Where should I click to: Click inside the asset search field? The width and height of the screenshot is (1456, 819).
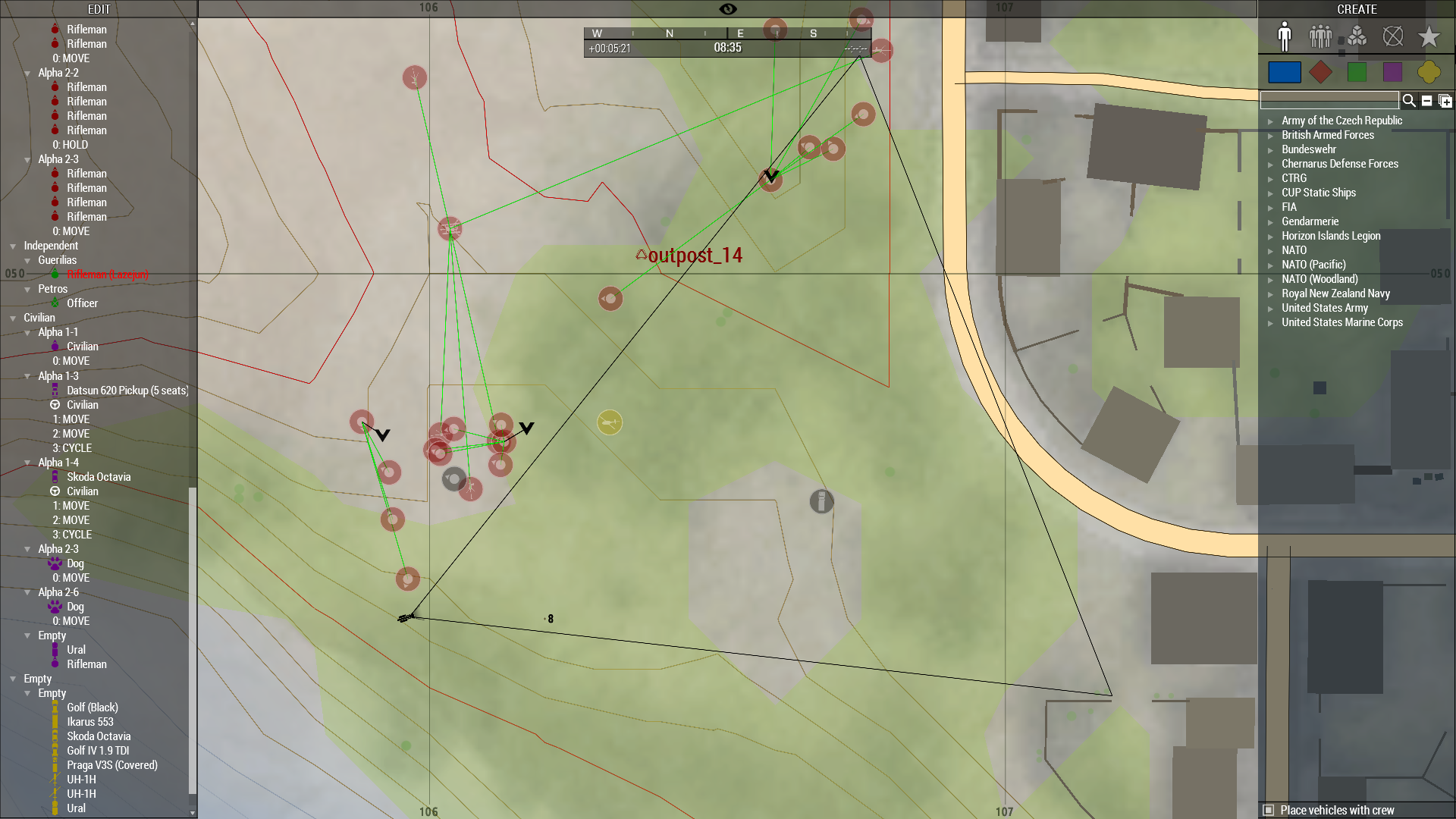click(1329, 99)
